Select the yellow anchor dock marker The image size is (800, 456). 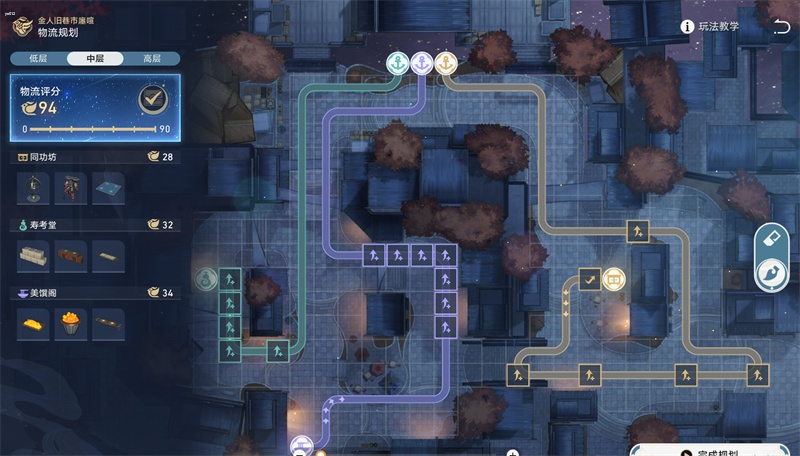coord(446,63)
